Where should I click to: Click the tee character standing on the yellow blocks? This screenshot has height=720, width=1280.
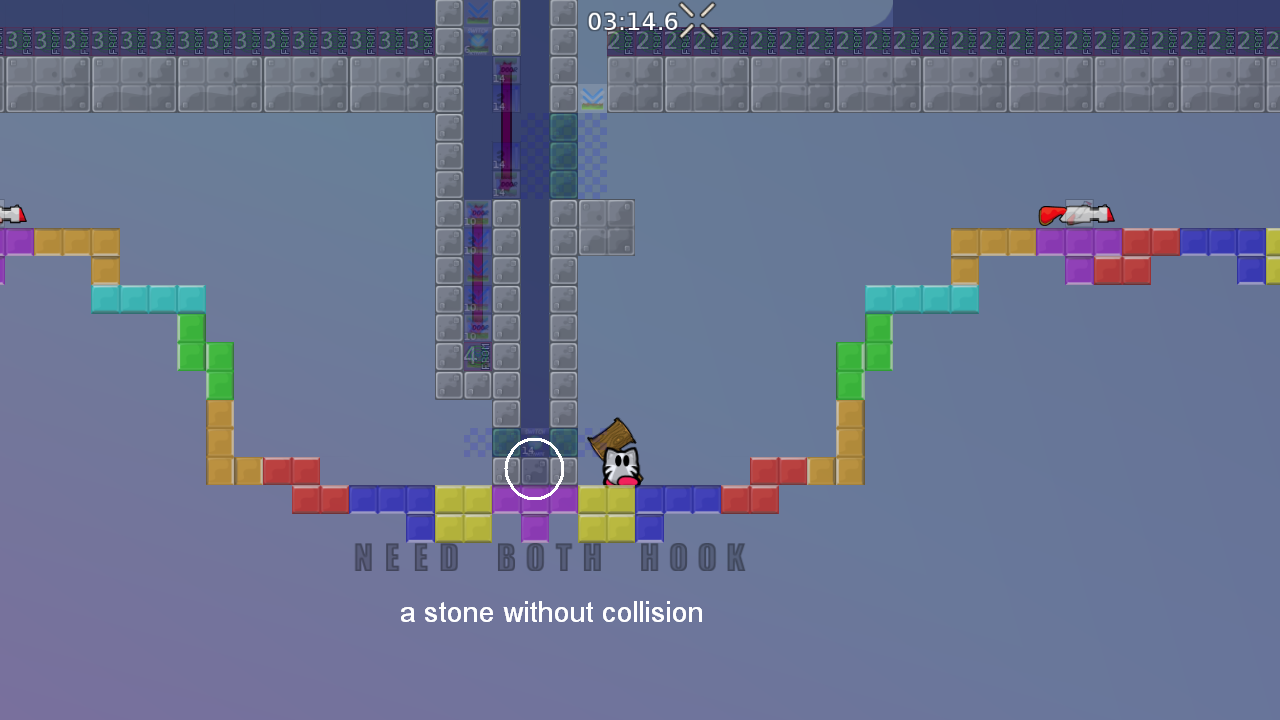coord(620,465)
